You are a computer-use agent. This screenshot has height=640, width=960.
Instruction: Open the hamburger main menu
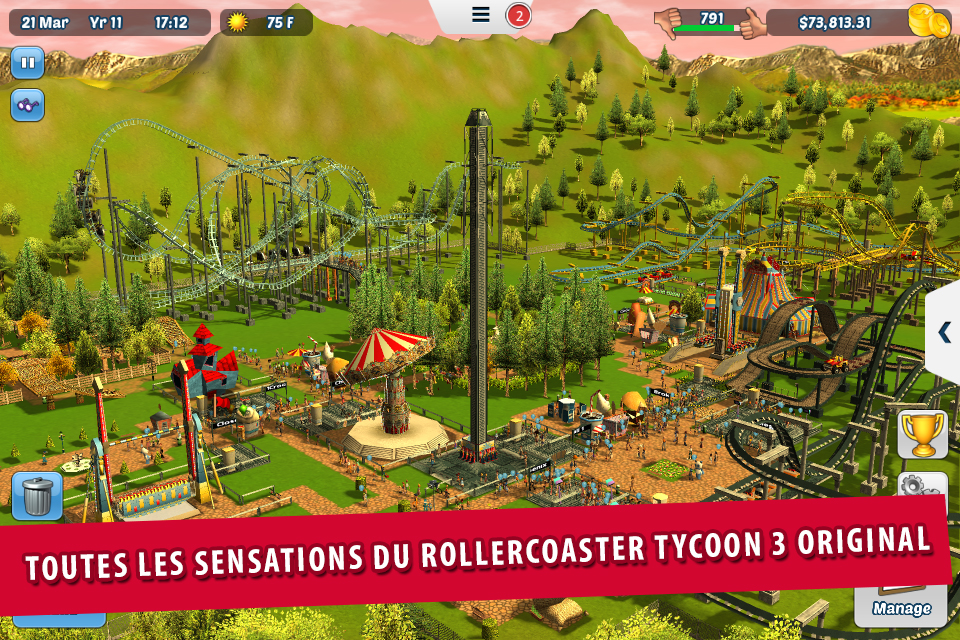click(x=481, y=15)
